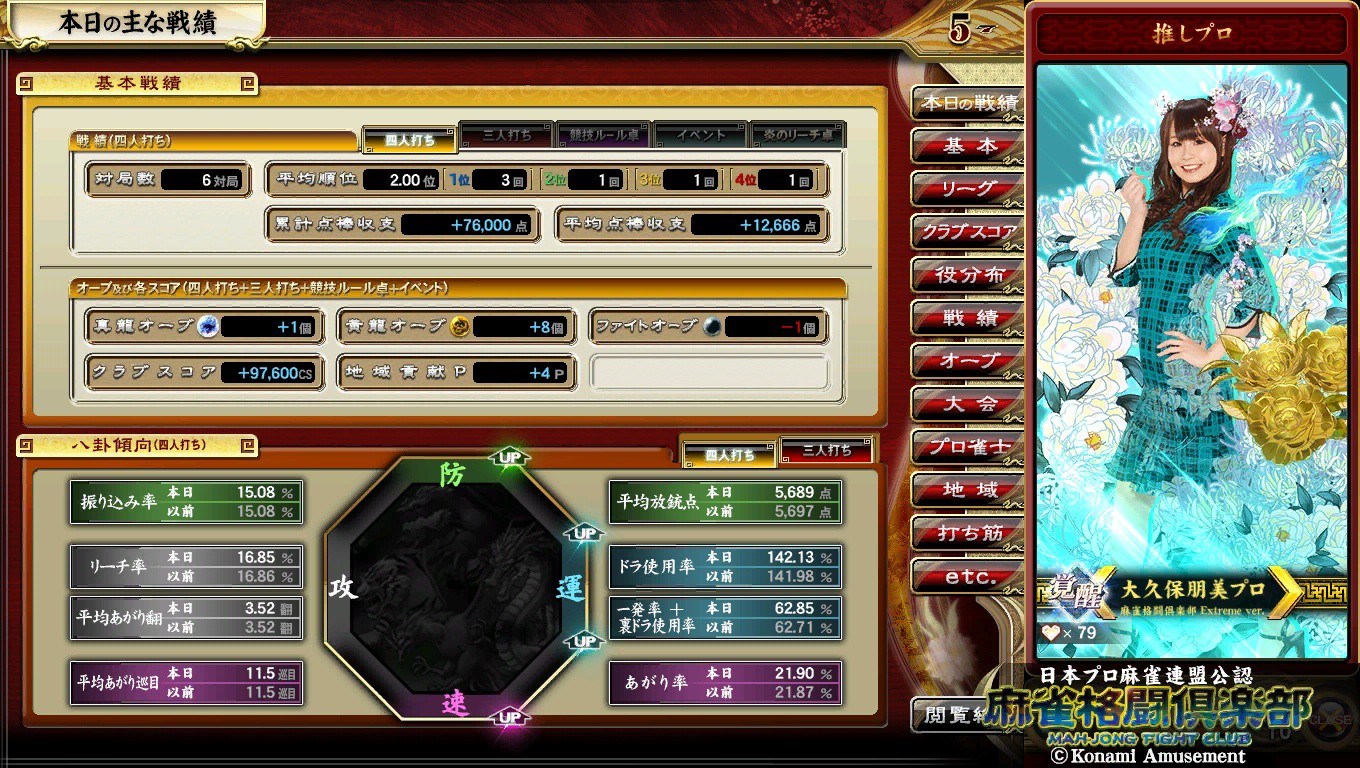Image resolution: width=1360 pixels, height=768 pixels.
Task: Switch to the 炎のリーチ卓 tab
Action: click(797, 135)
